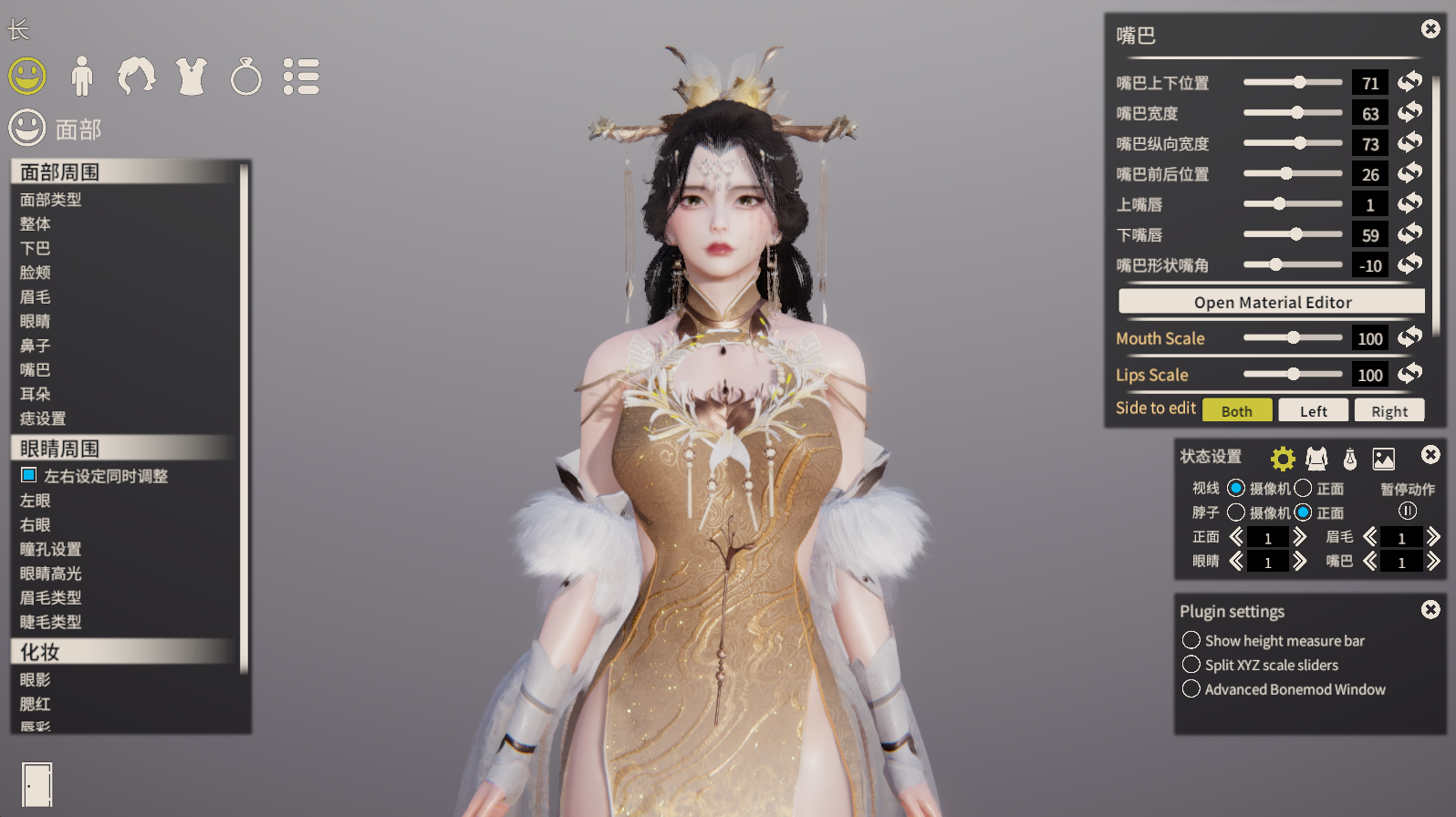This screenshot has width=1456, height=817.
Task: Enable Show height measure bar
Action: (x=1191, y=640)
